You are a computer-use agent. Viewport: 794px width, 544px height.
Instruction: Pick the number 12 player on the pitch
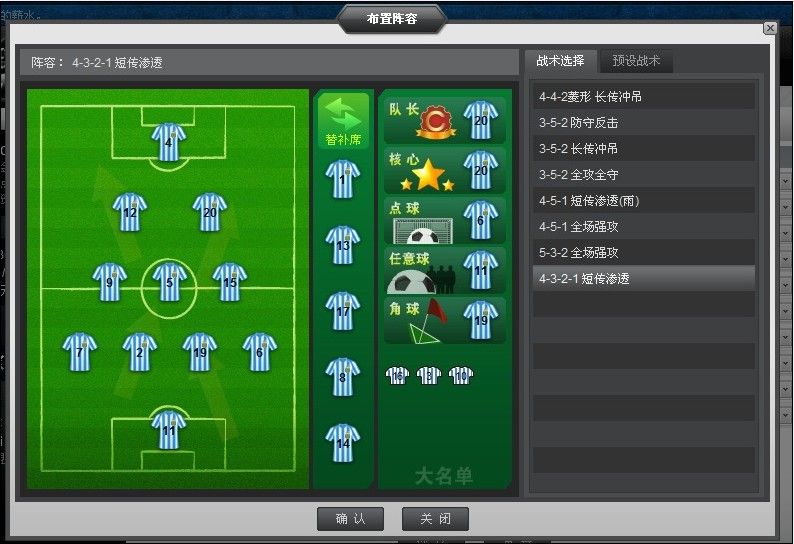tap(130, 212)
